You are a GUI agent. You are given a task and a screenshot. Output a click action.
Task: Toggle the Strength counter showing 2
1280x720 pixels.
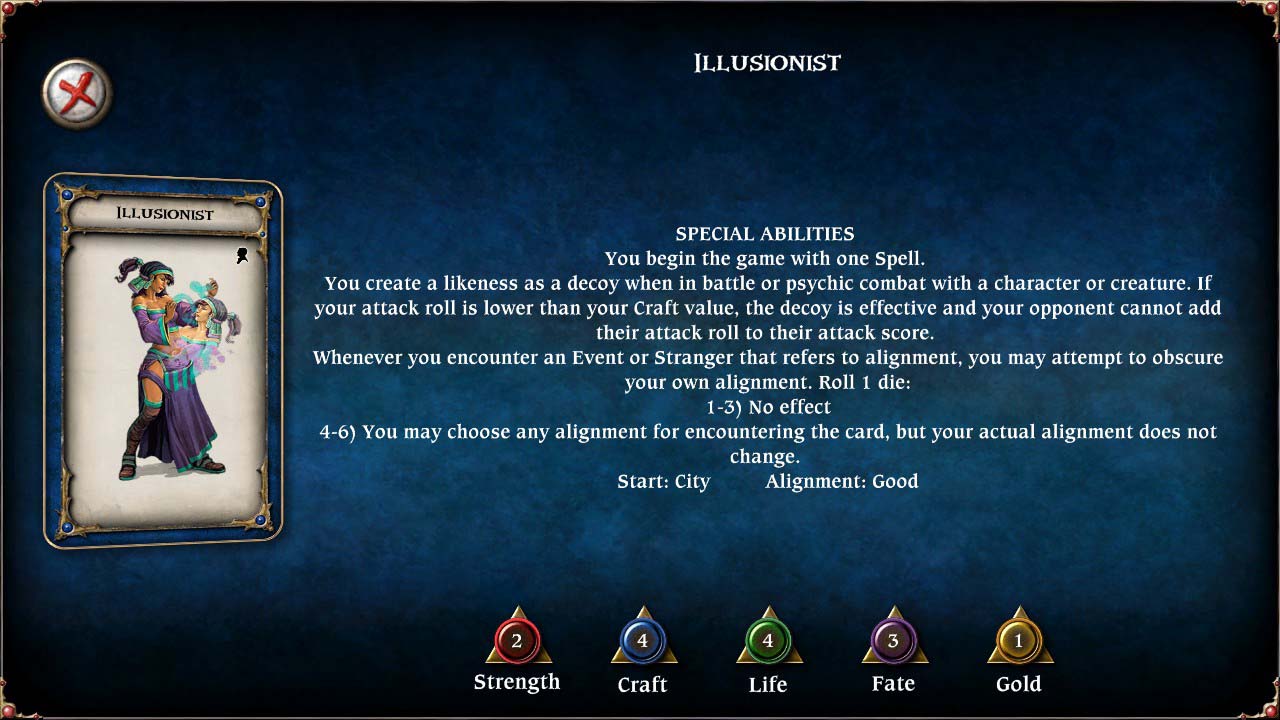[517, 643]
